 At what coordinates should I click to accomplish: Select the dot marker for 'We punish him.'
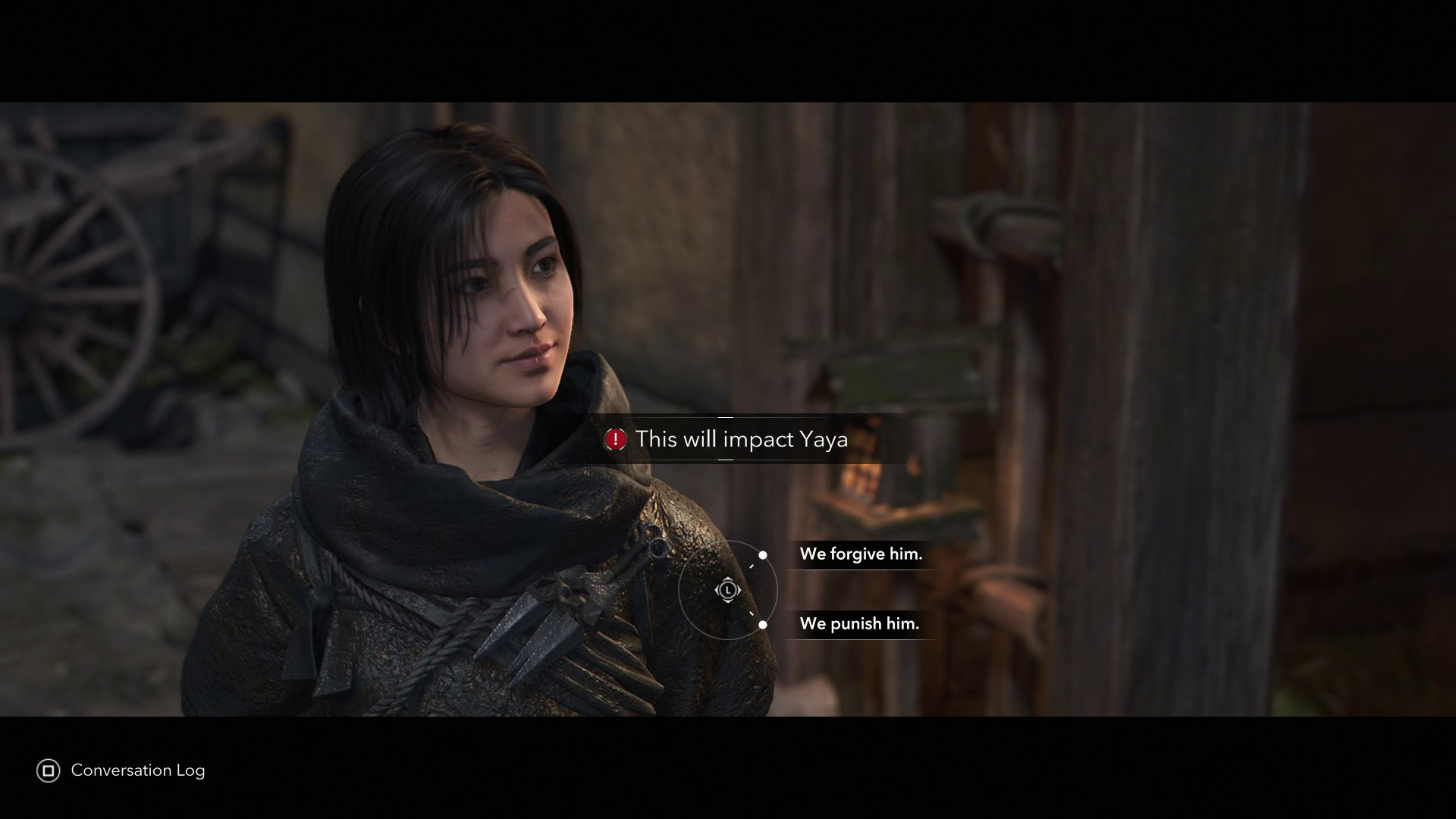point(763,624)
